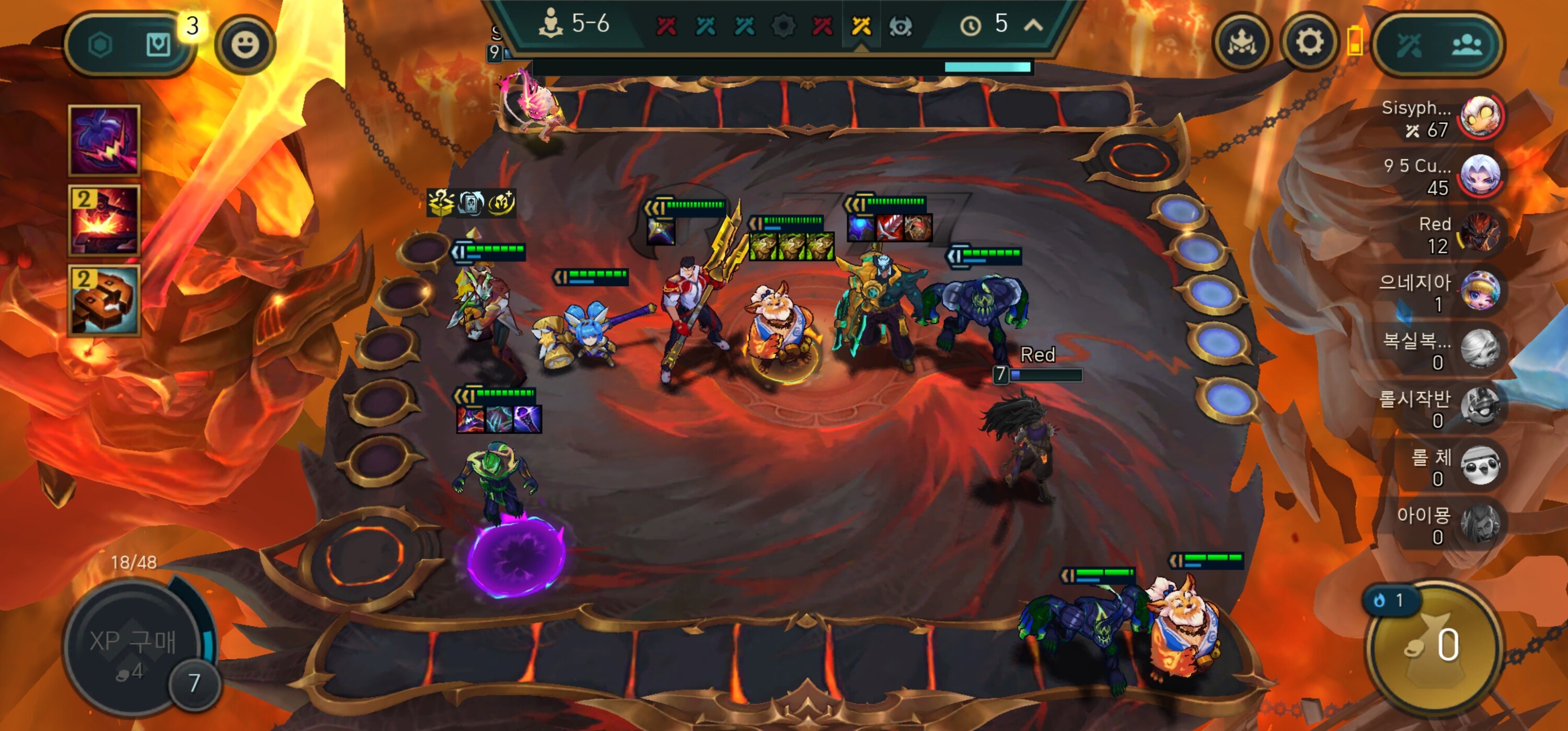The width and height of the screenshot is (1568, 731).
Task: Select player 으네지아 in the scoreboard
Action: [x=1481, y=291]
